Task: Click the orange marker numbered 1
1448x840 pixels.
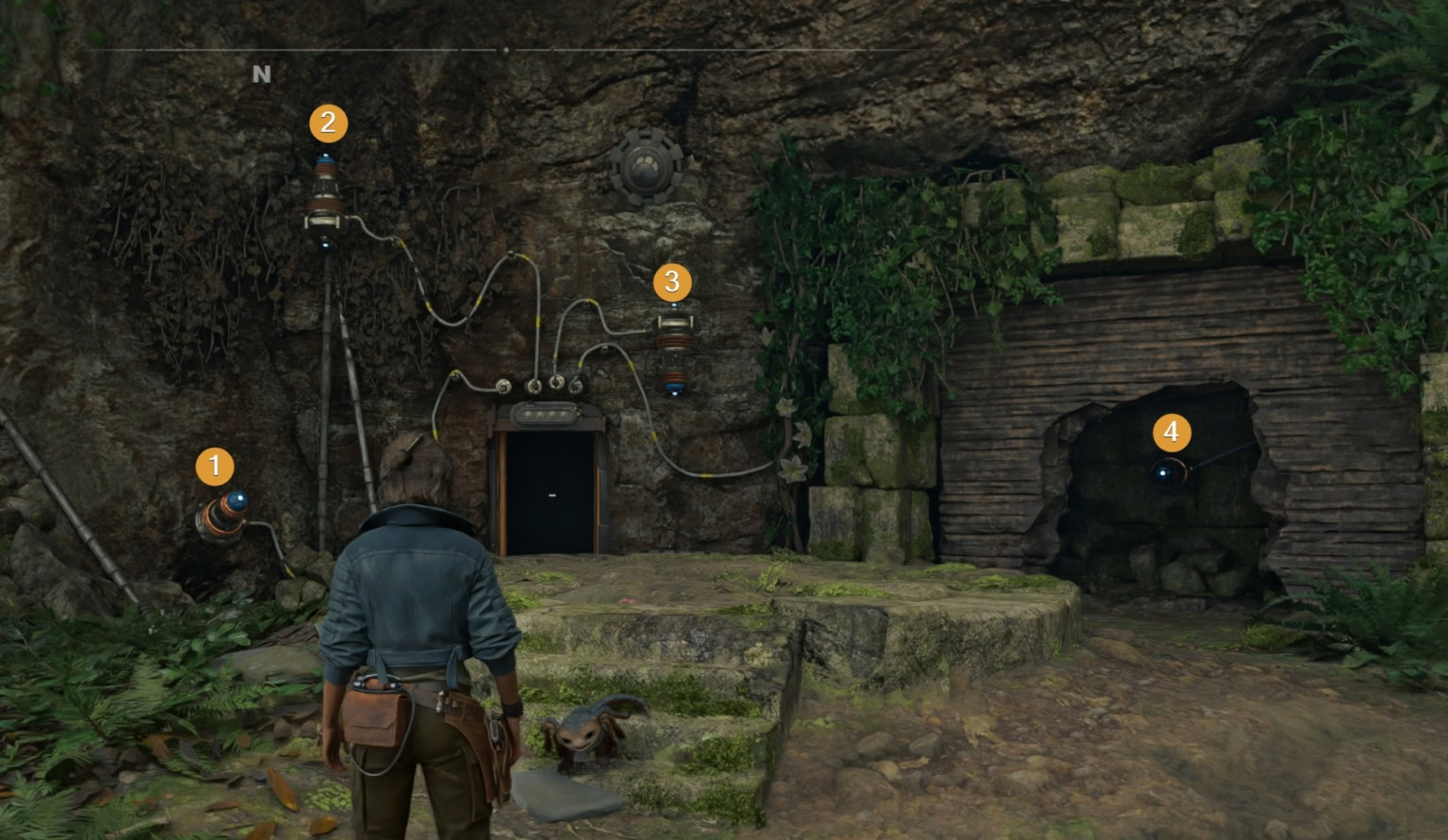Action: pos(215,467)
